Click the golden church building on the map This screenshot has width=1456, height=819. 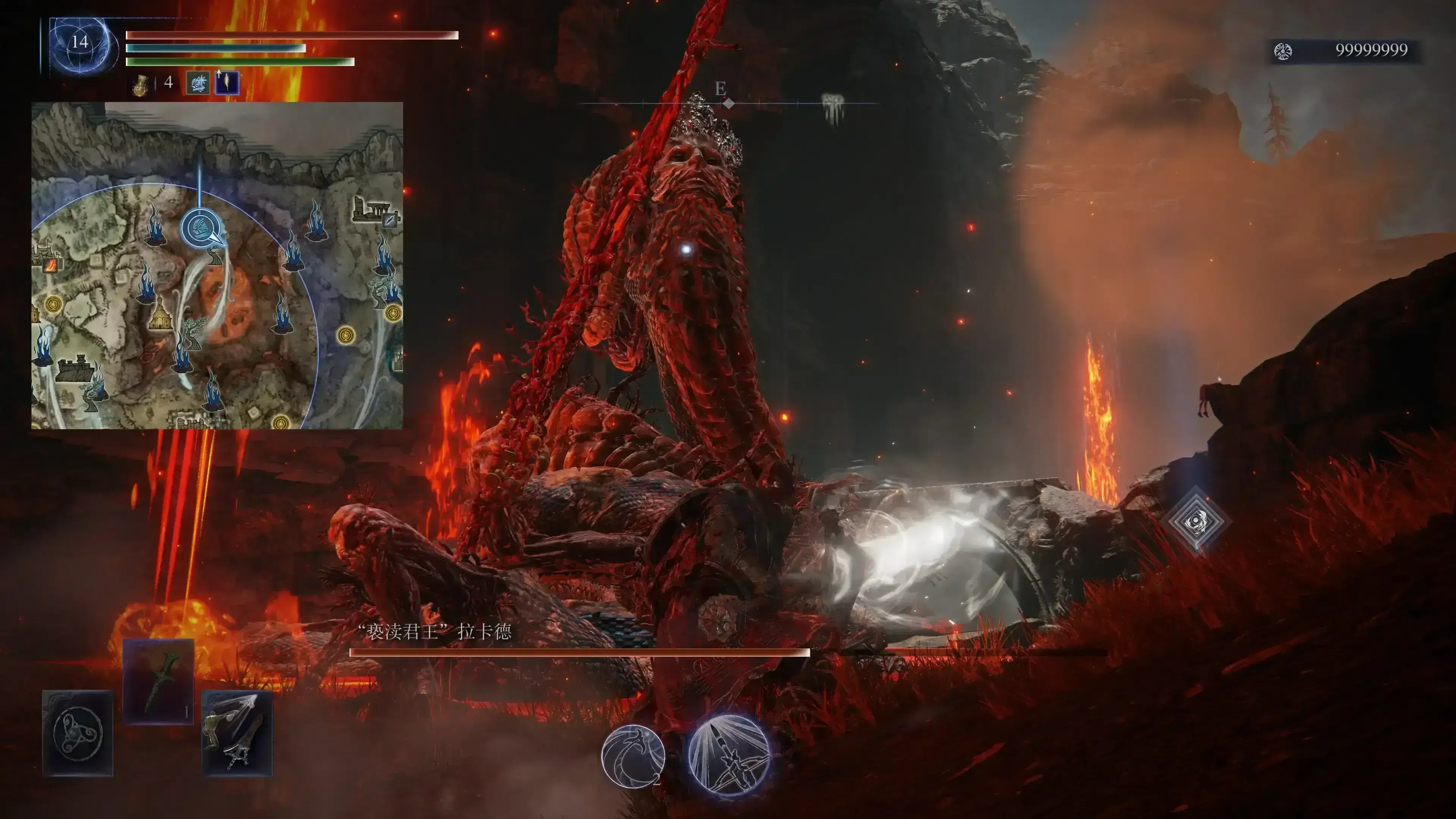(160, 314)
